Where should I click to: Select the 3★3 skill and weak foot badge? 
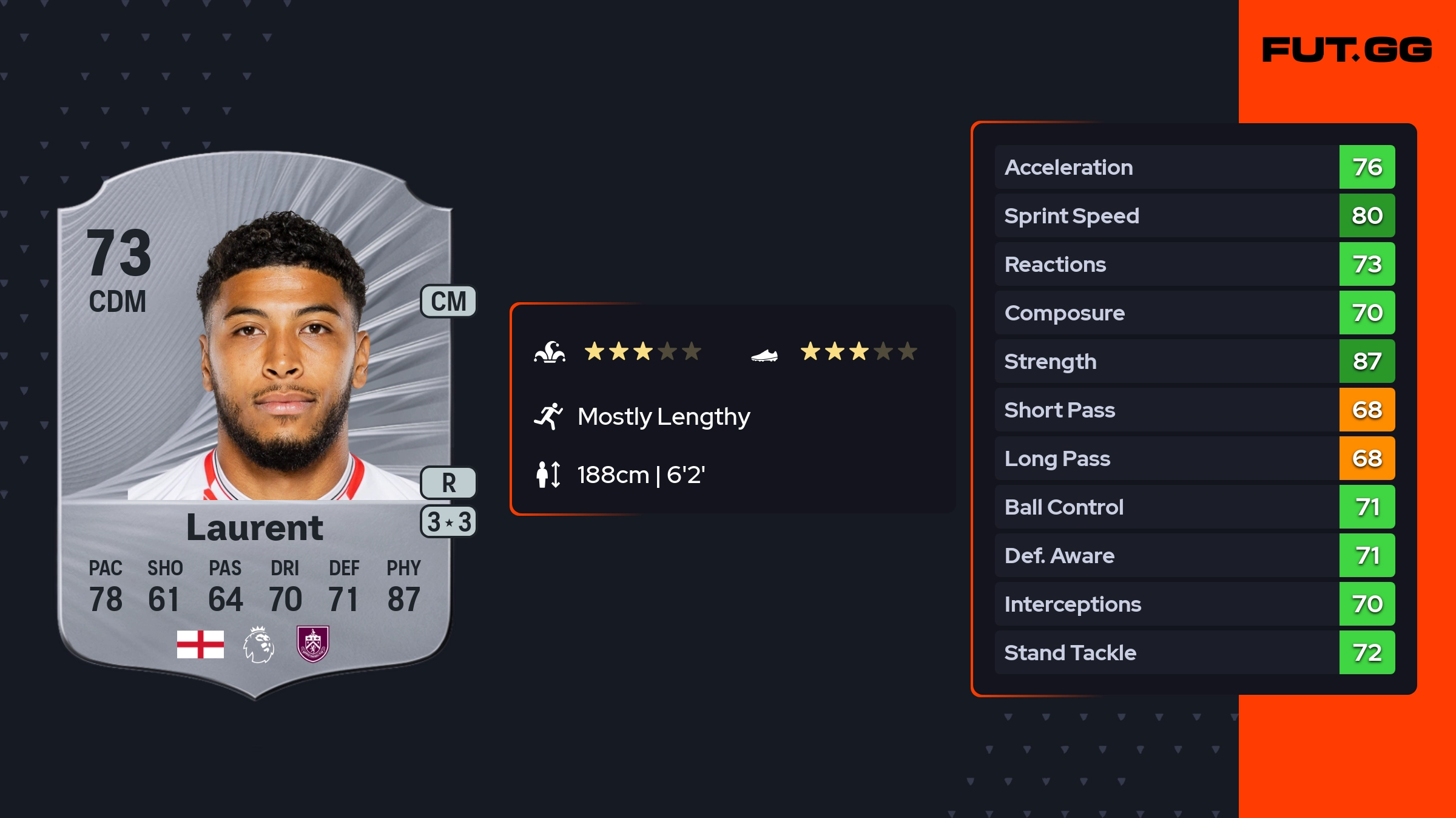pos(448,522)
